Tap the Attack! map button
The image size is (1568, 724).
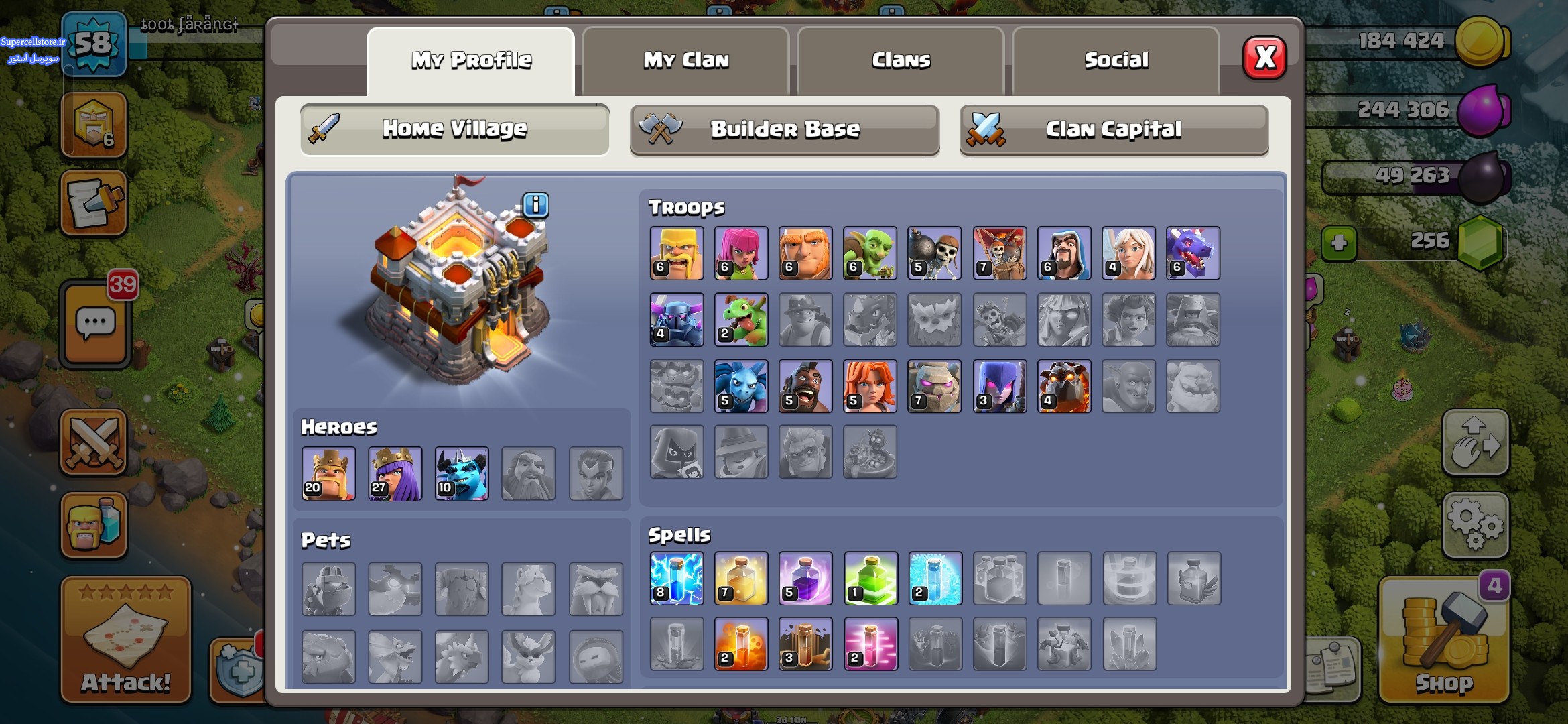coord(126,640)
